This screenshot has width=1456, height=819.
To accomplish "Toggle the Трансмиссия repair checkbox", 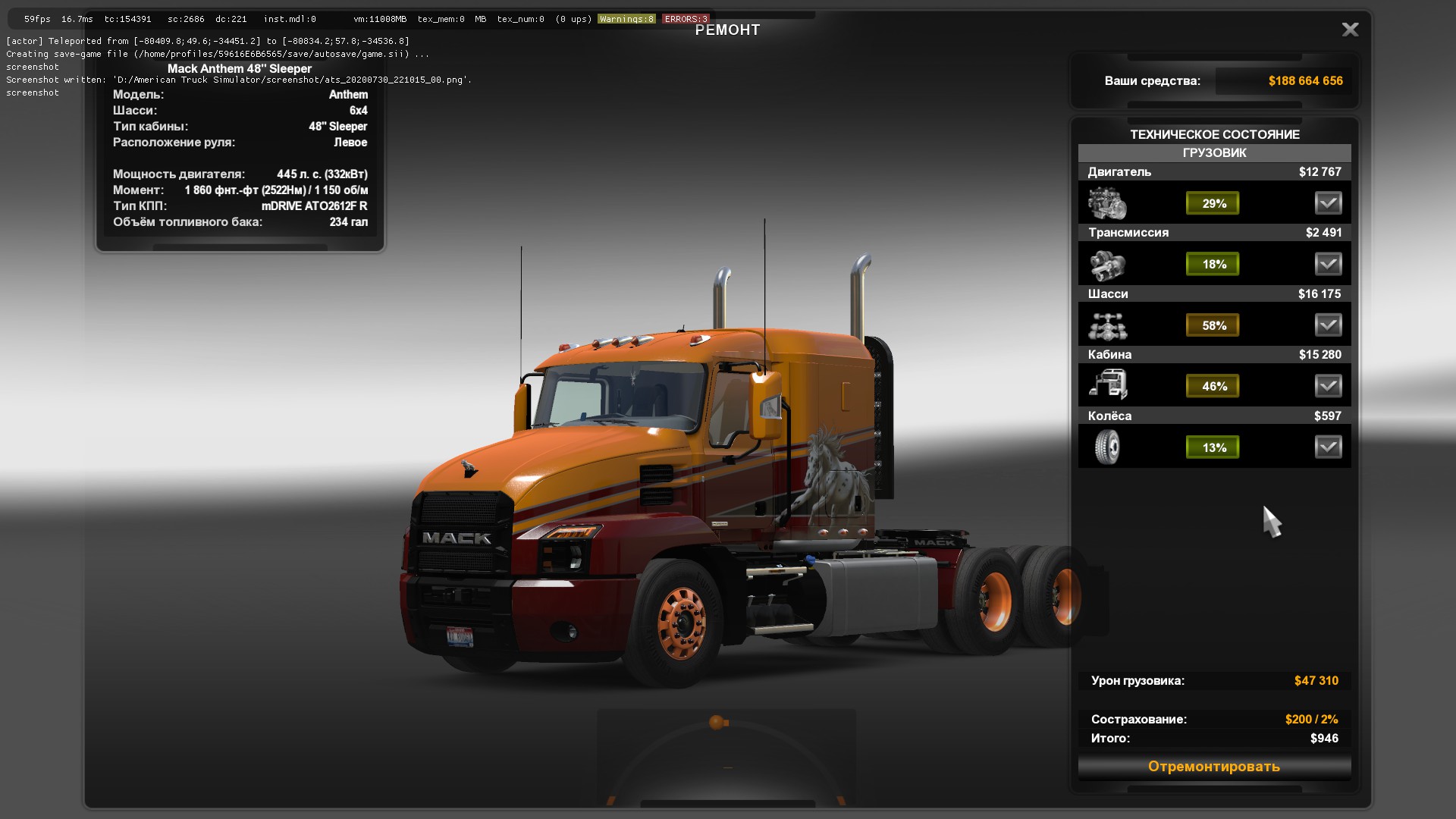I will tap(1328, 264).
